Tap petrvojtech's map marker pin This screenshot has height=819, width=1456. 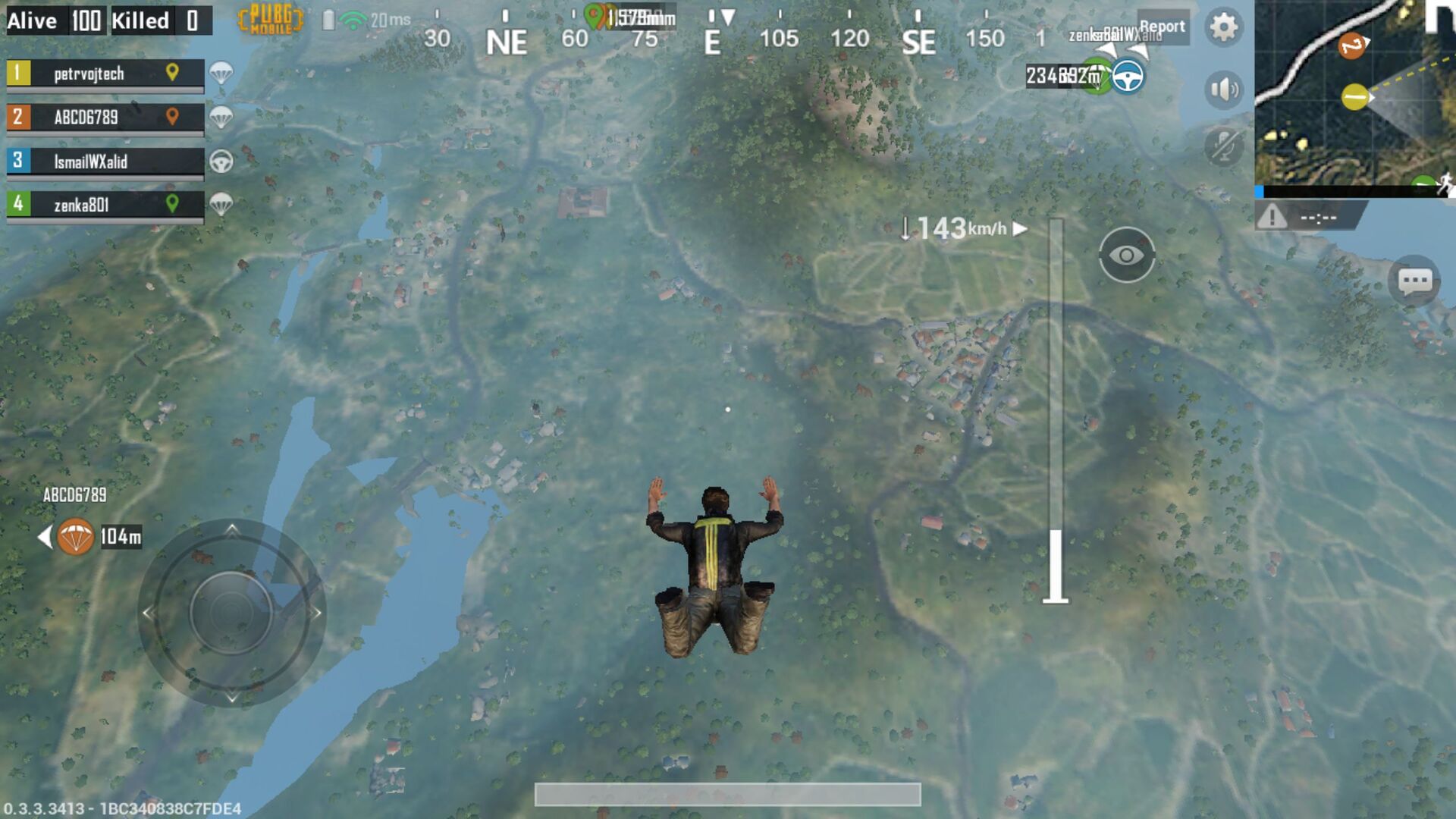(x=174, y=74)
